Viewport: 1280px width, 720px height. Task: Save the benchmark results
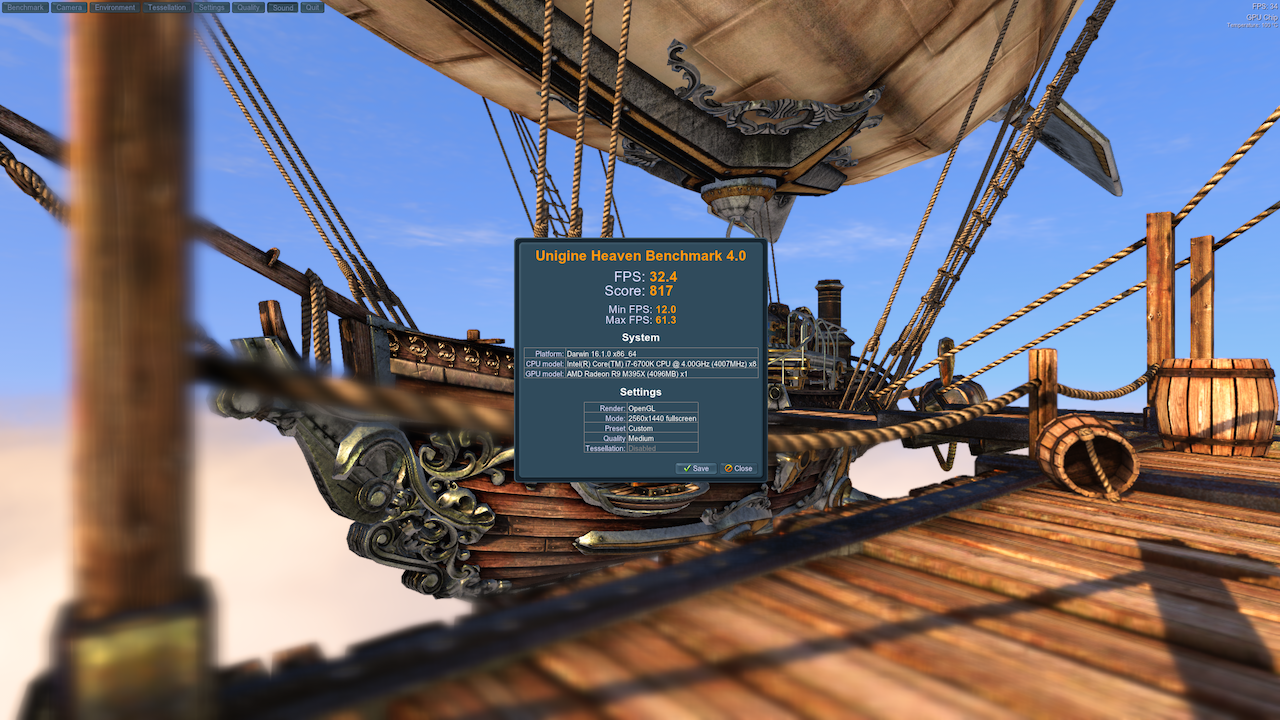tap(695, 468)
